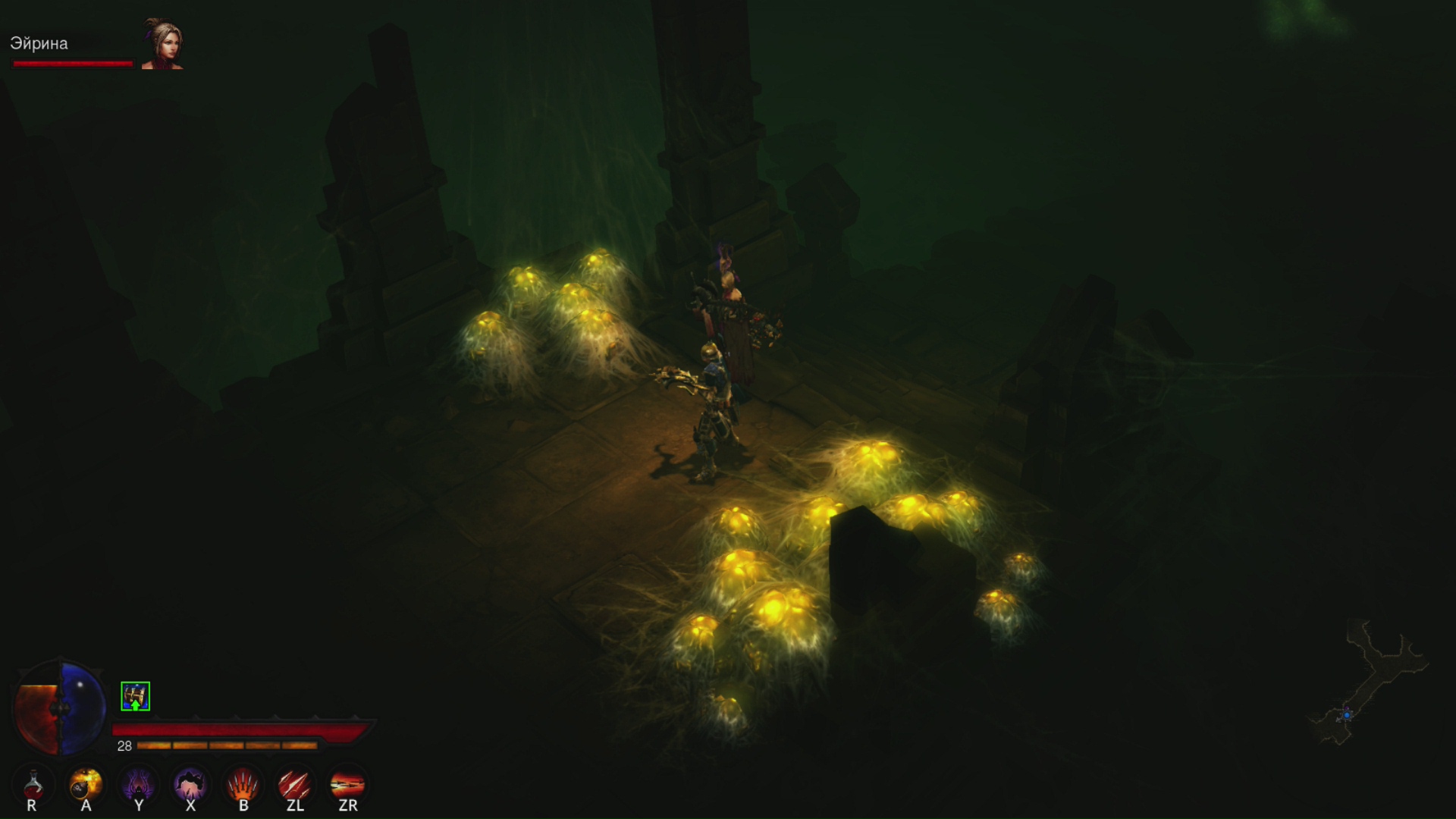1456x819 pixels.
Task: Select follower Эйрина's portrait
Action: pos(162,44)
